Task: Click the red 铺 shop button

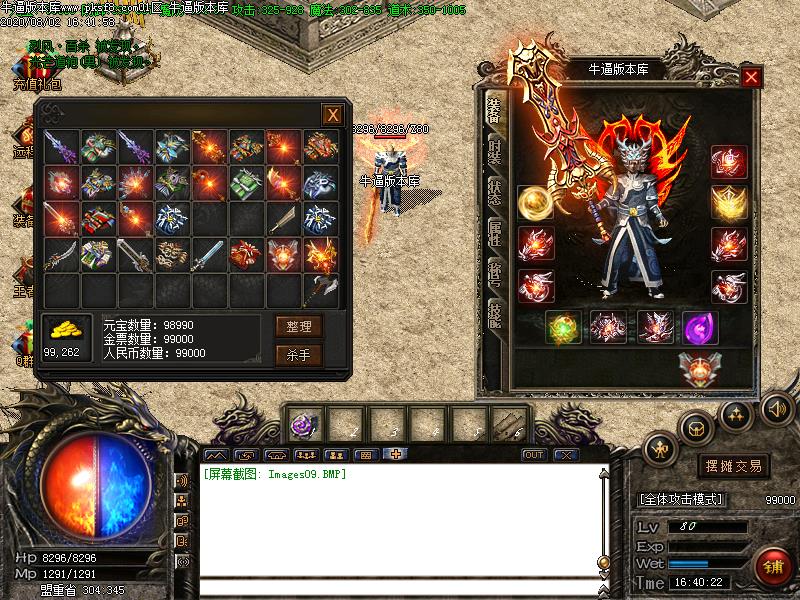Action: click(772, 567)
